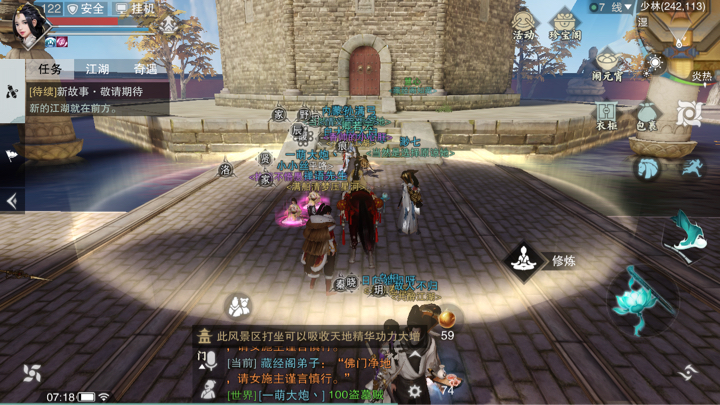
Task: Open the chat settings gear
Action: 414,391
